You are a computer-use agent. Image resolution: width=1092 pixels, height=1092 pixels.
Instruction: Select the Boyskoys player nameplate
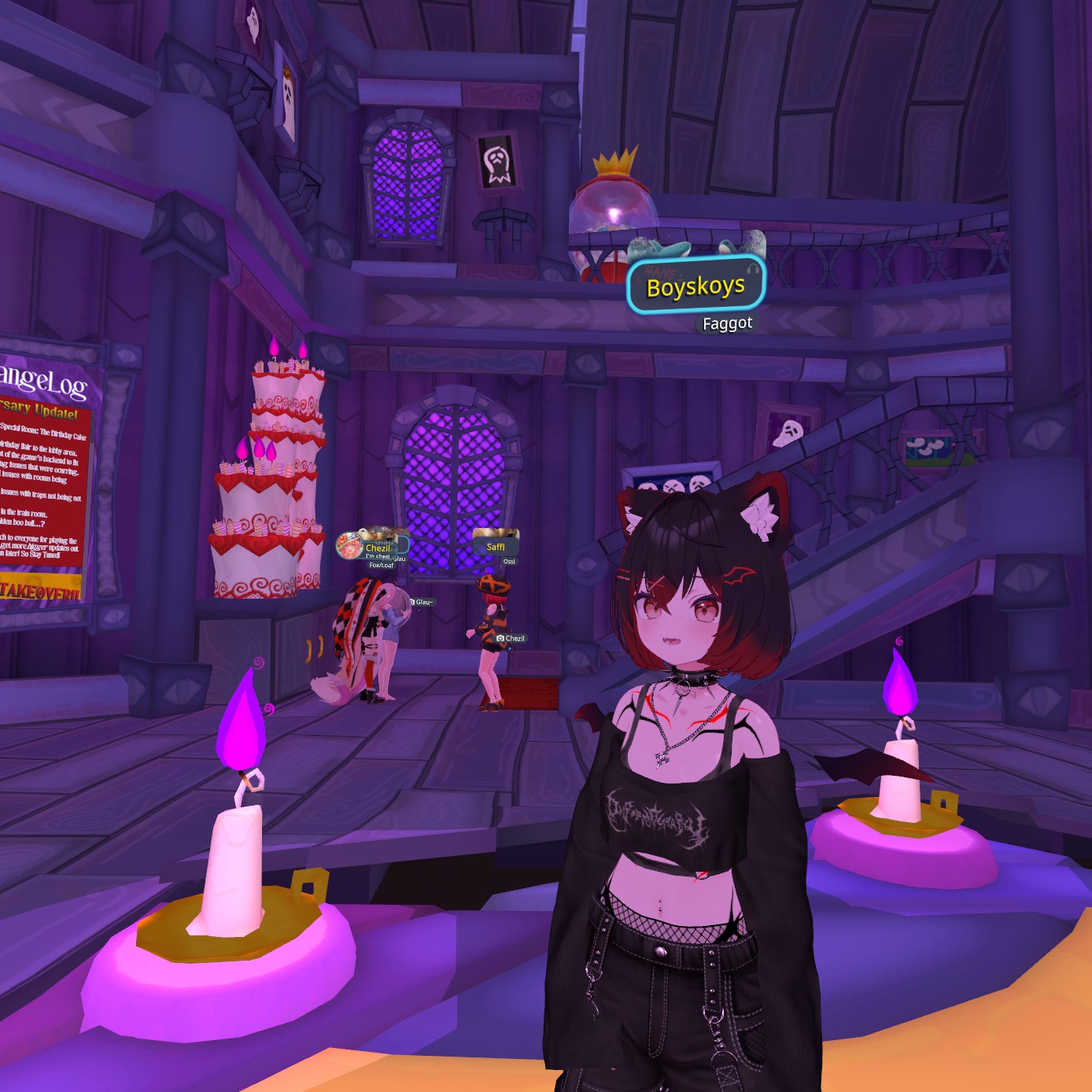pos(695,286)
